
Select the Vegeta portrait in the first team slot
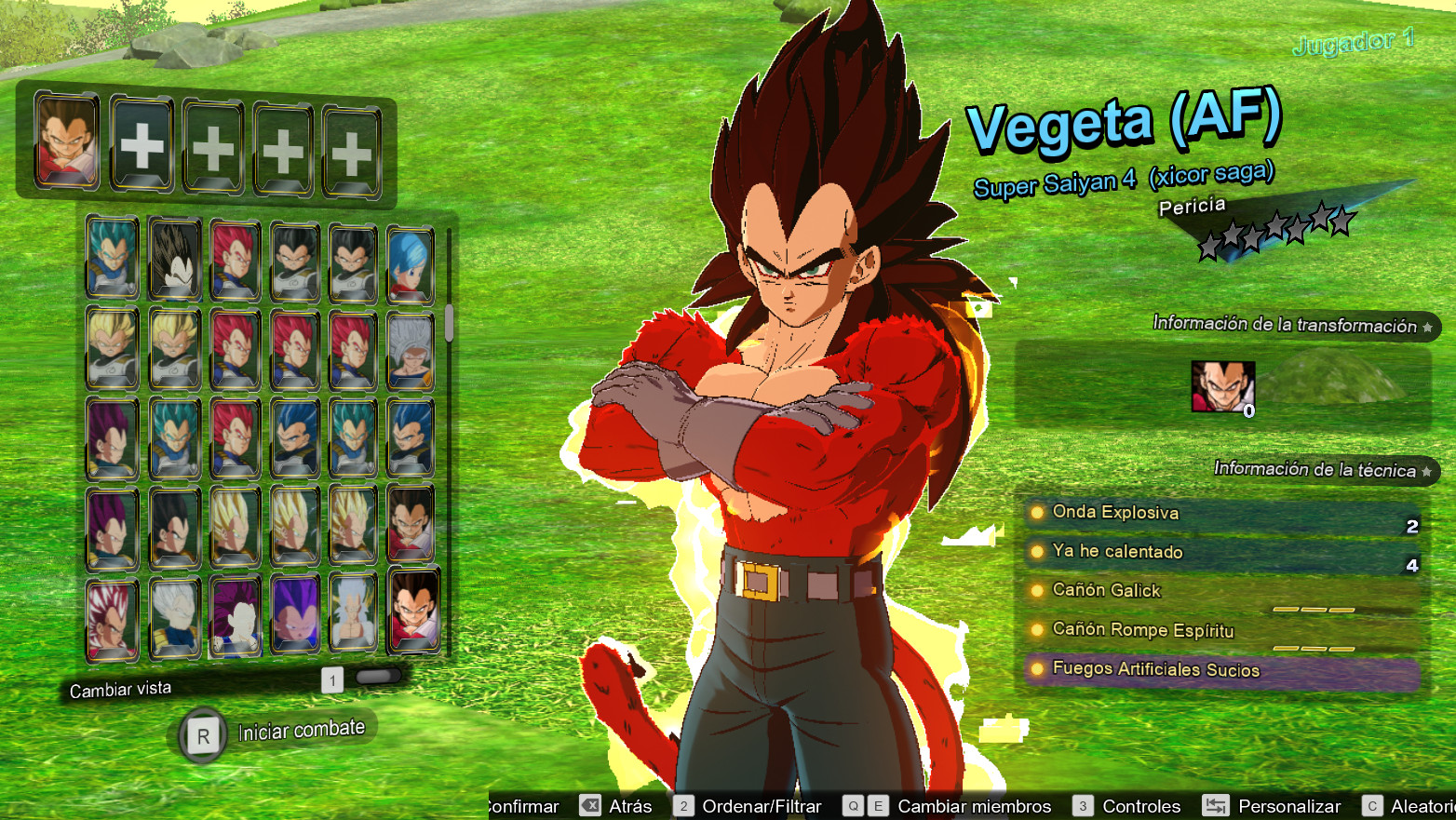(x=66, y=141)
